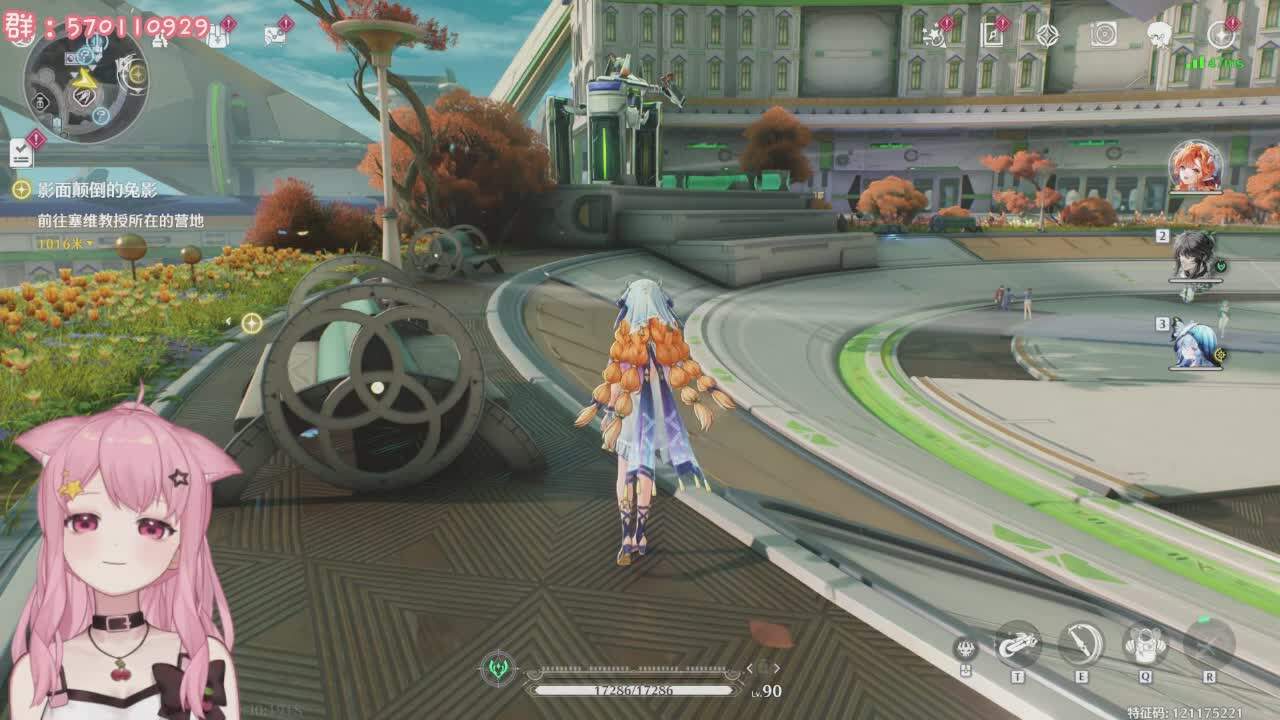
Task: Click the green emblem beside health bar
Action: coord(498,668)
